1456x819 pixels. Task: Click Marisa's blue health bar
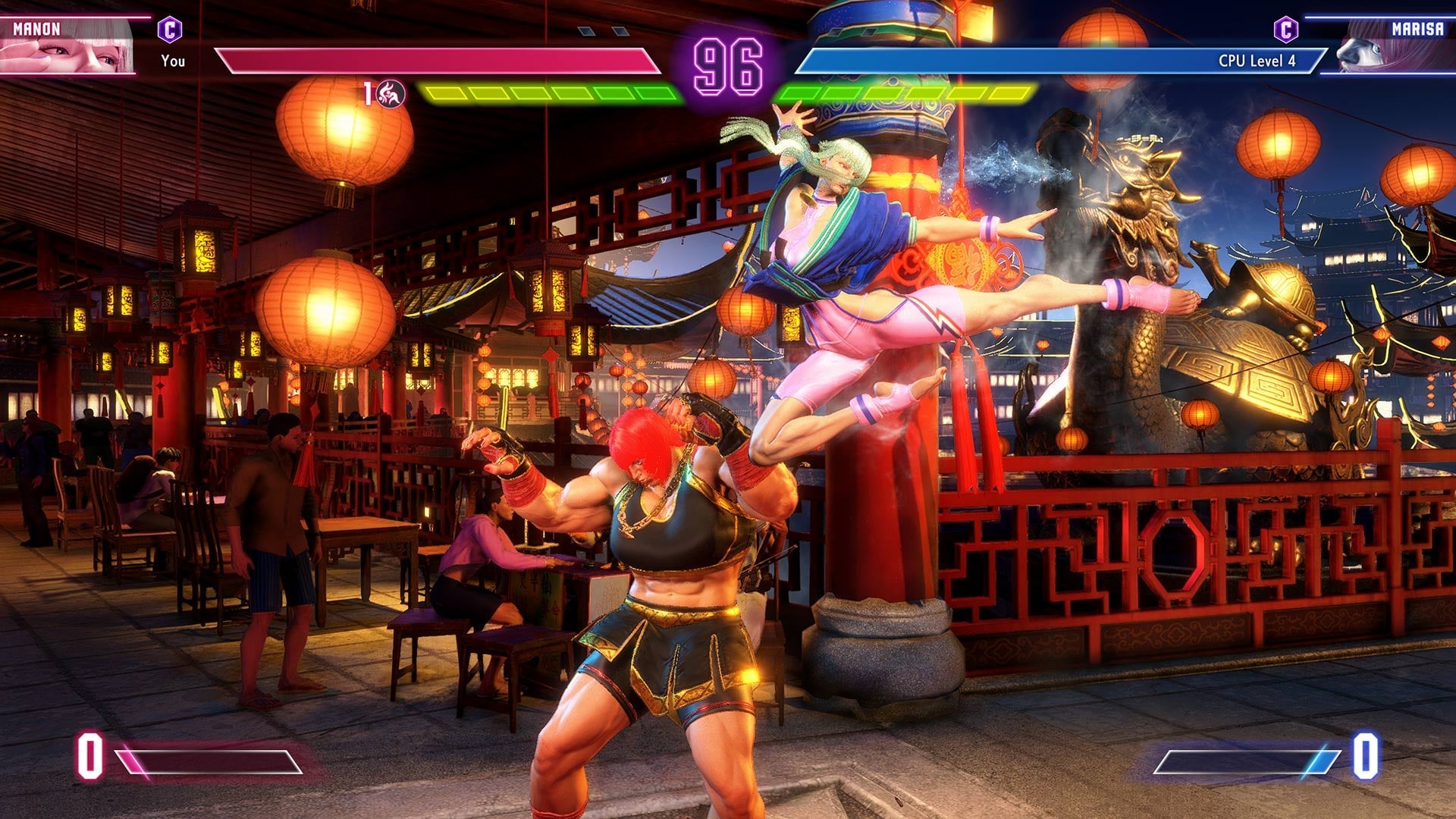tap(1024, 59)
